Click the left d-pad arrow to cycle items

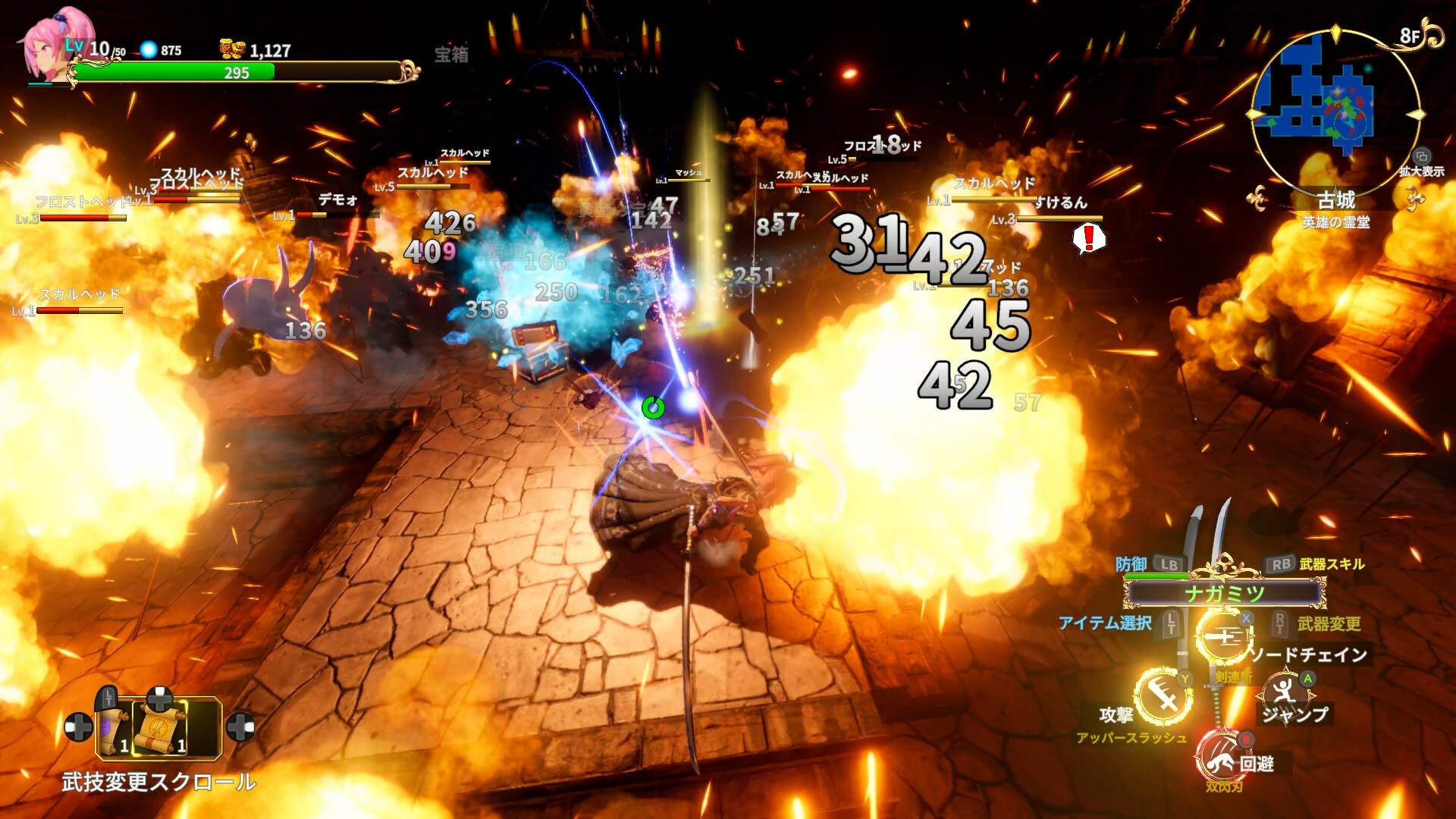[78, 730]
